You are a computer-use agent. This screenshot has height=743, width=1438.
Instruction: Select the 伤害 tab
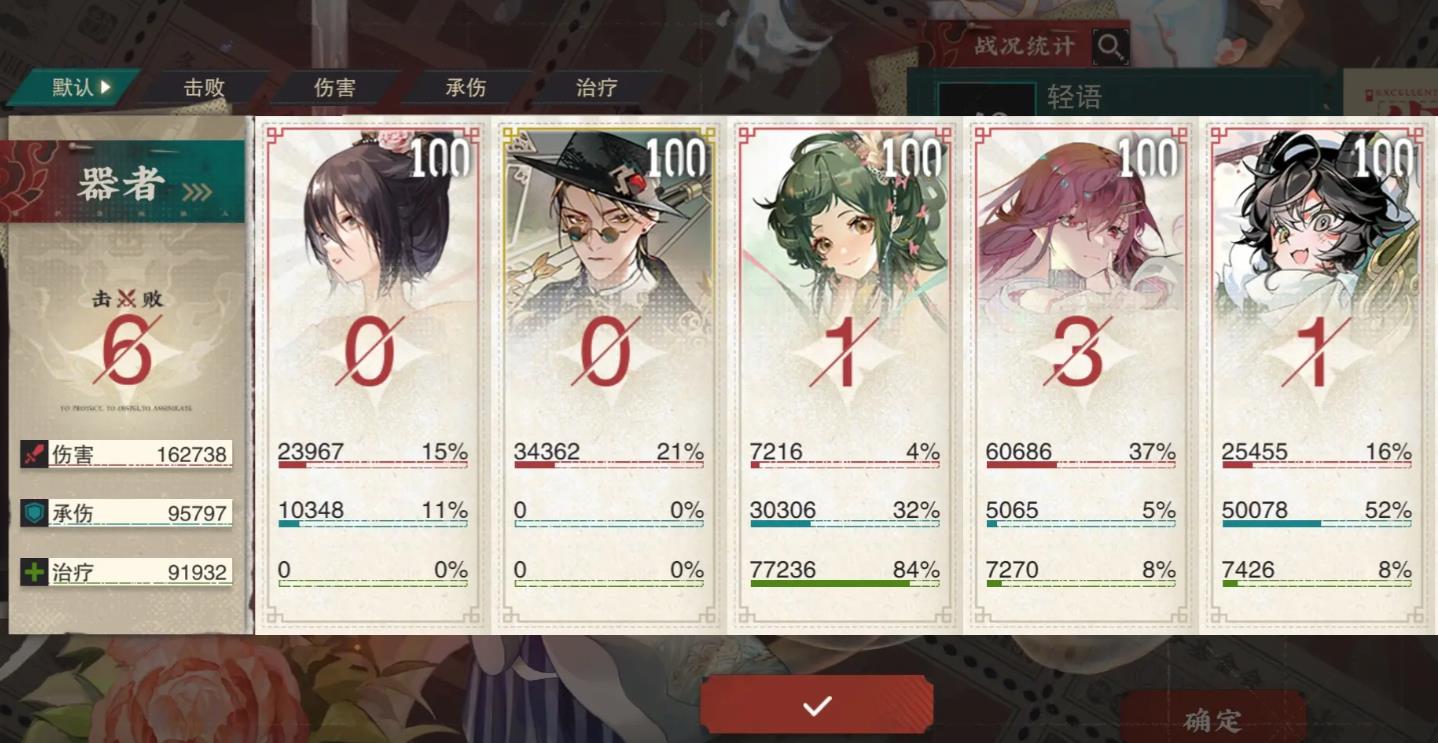pos(334,88)
